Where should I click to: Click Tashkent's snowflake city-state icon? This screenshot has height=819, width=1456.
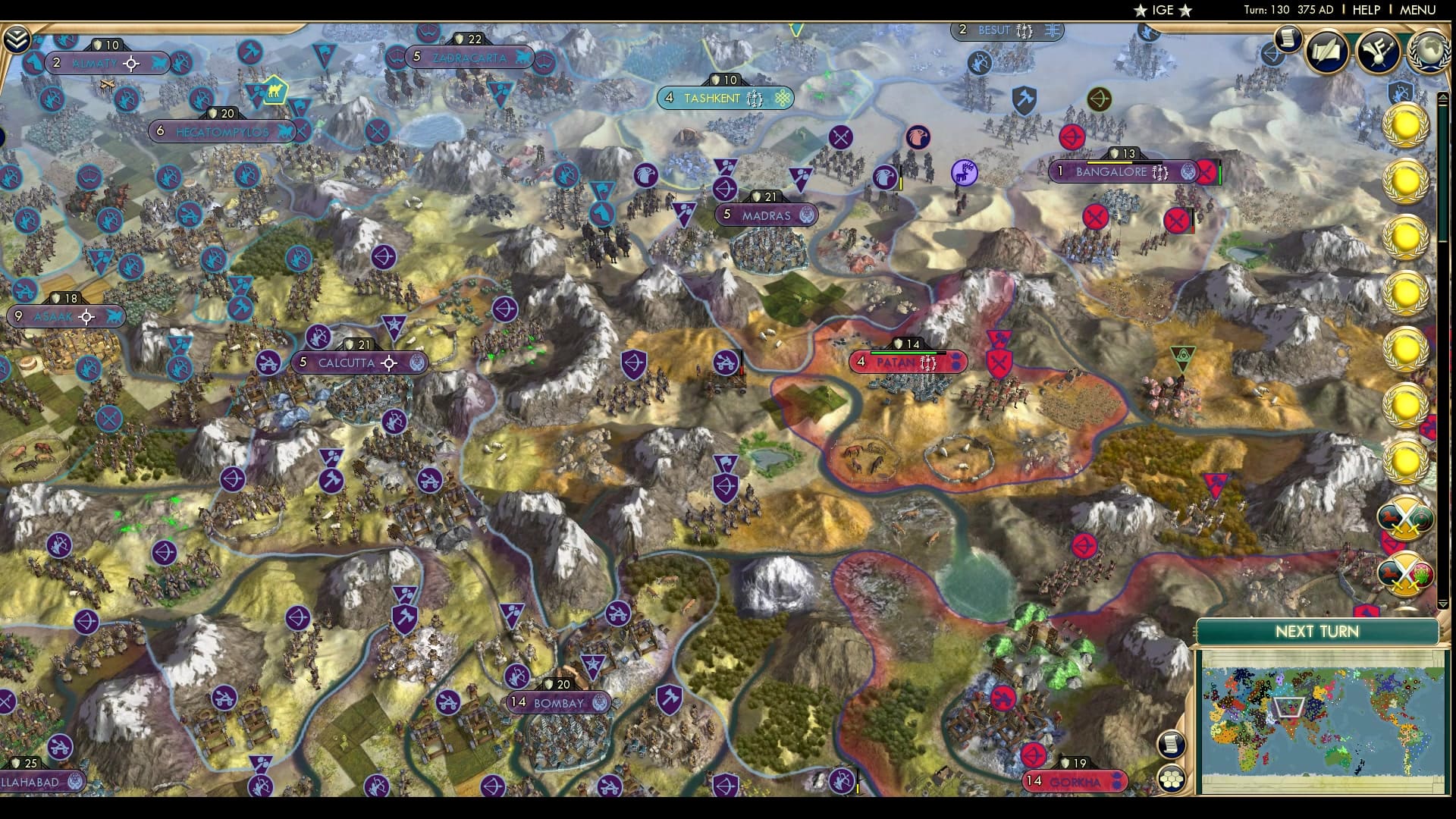pyautogui.click(x=781, y=99)
